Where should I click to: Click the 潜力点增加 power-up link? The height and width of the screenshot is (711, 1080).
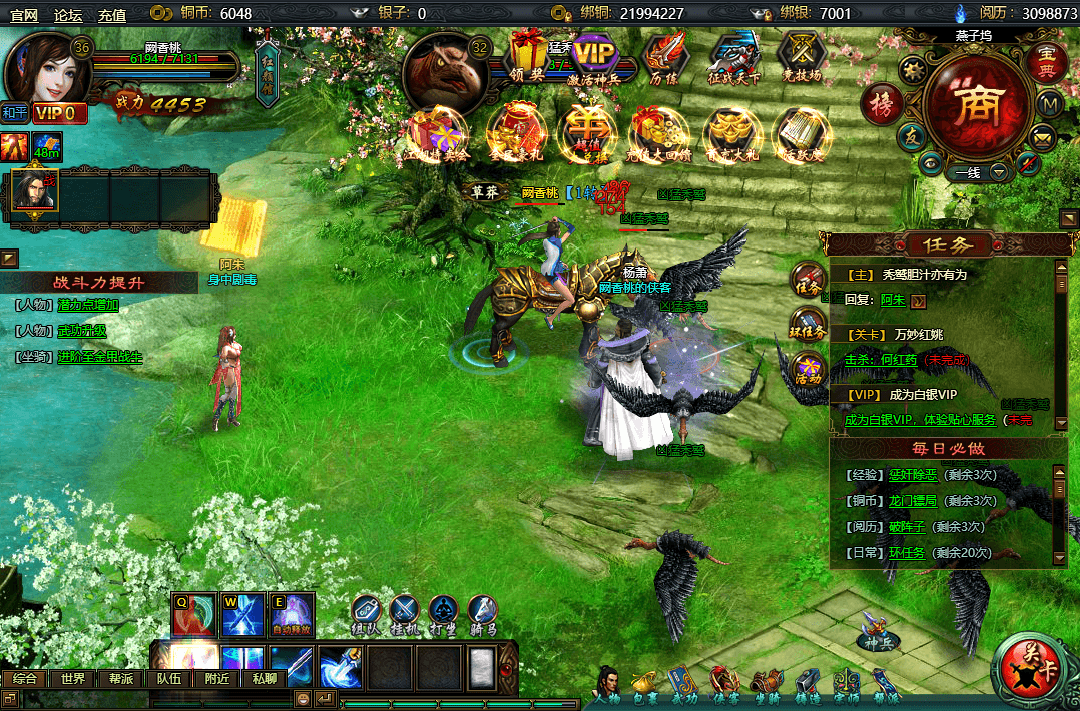tap(88, 305)
